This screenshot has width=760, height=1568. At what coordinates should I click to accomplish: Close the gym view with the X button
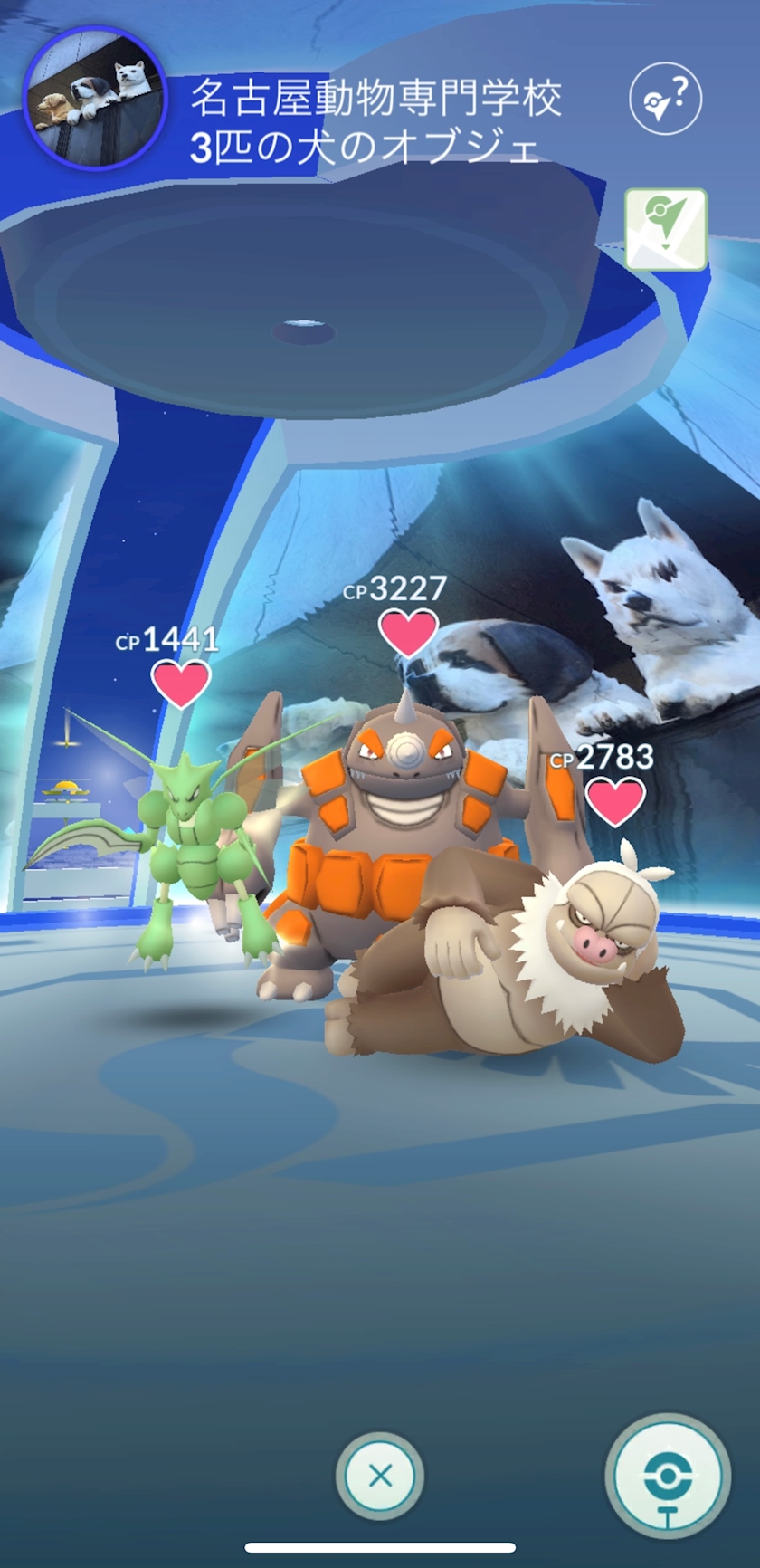[x=380, y=1477]
